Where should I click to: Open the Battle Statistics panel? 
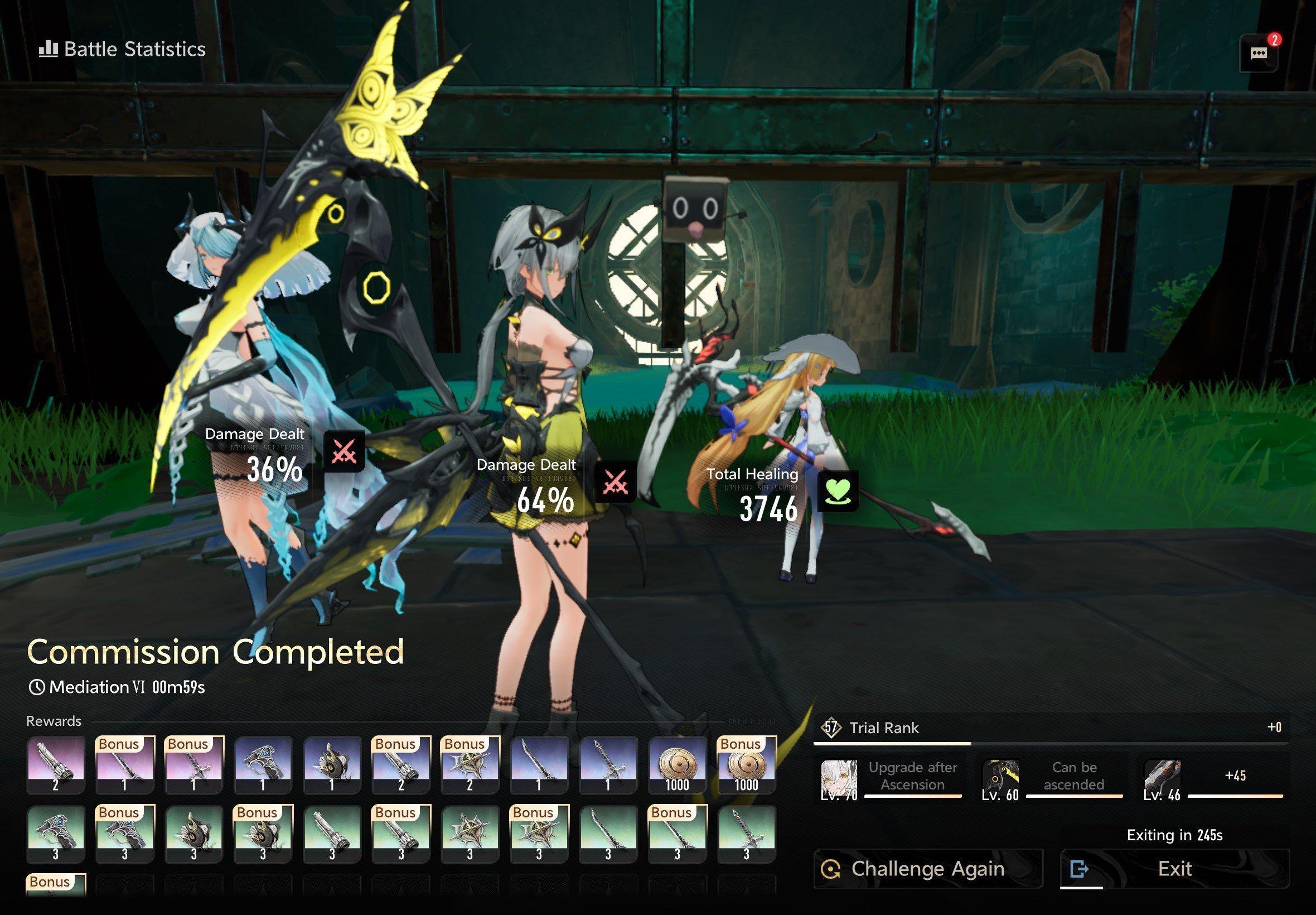click(x=122, y=49)
